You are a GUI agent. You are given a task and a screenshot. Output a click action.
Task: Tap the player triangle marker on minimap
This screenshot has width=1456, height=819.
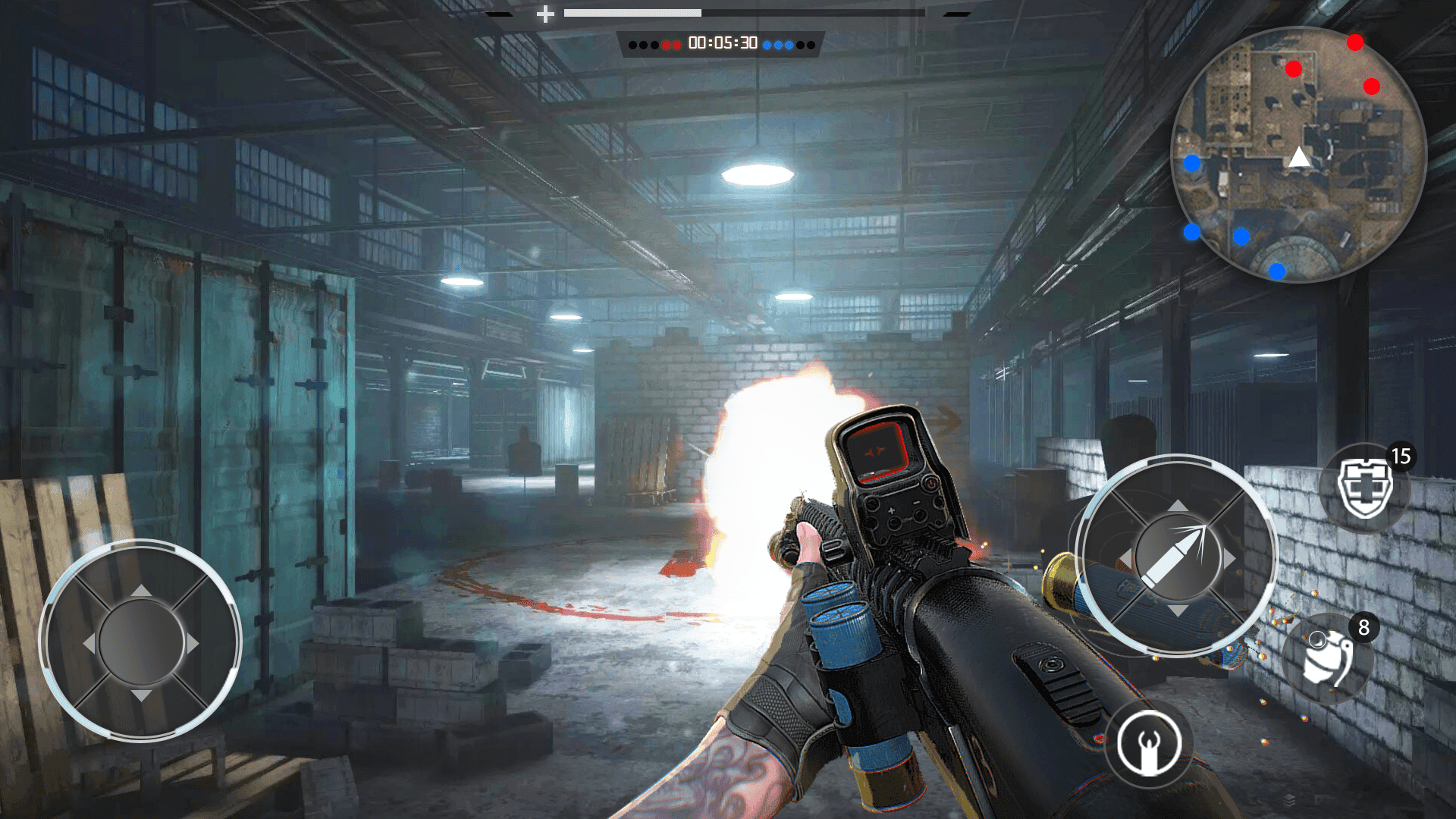[x=1298, y=157]
